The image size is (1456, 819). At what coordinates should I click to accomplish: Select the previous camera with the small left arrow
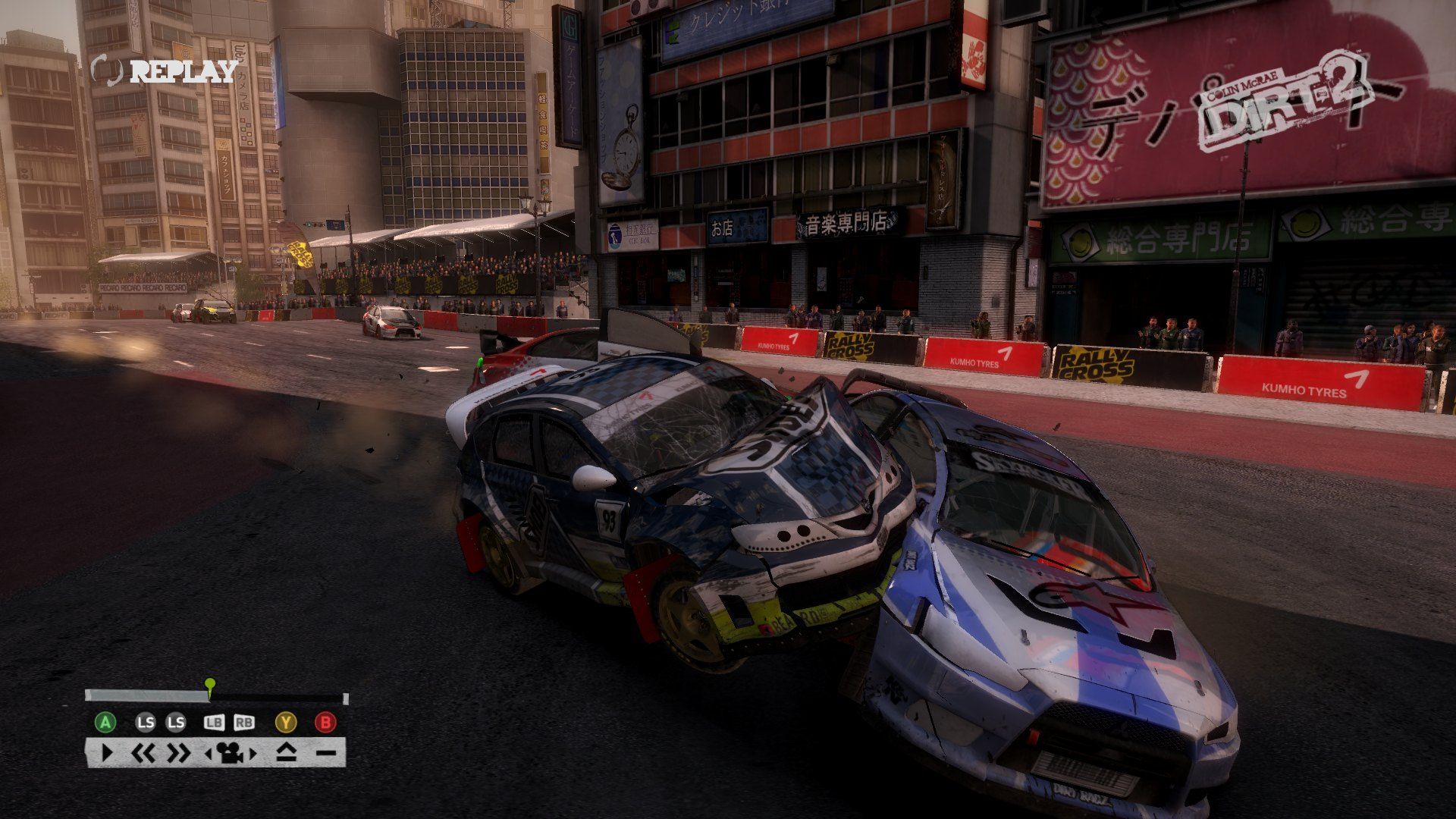point(209,754)
